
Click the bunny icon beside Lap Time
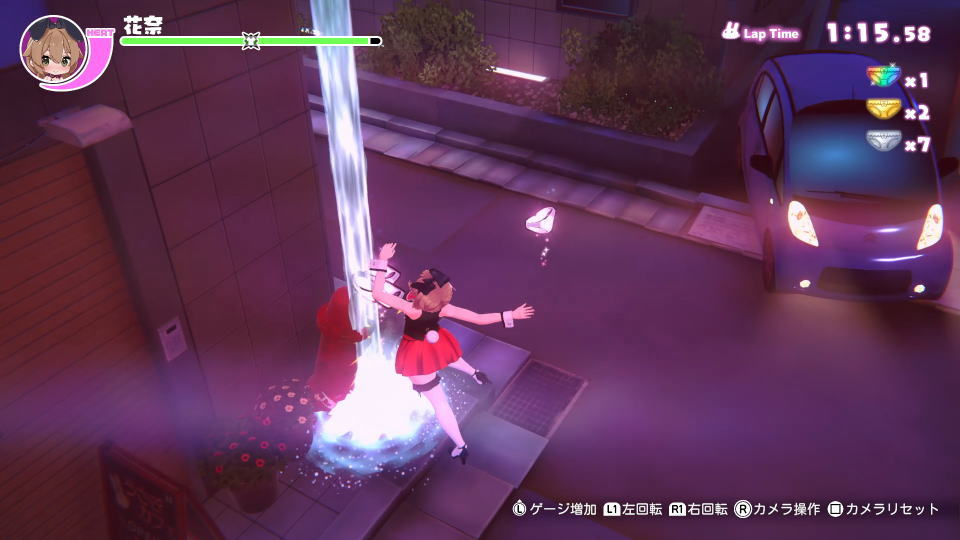click(x=731, y=32)
